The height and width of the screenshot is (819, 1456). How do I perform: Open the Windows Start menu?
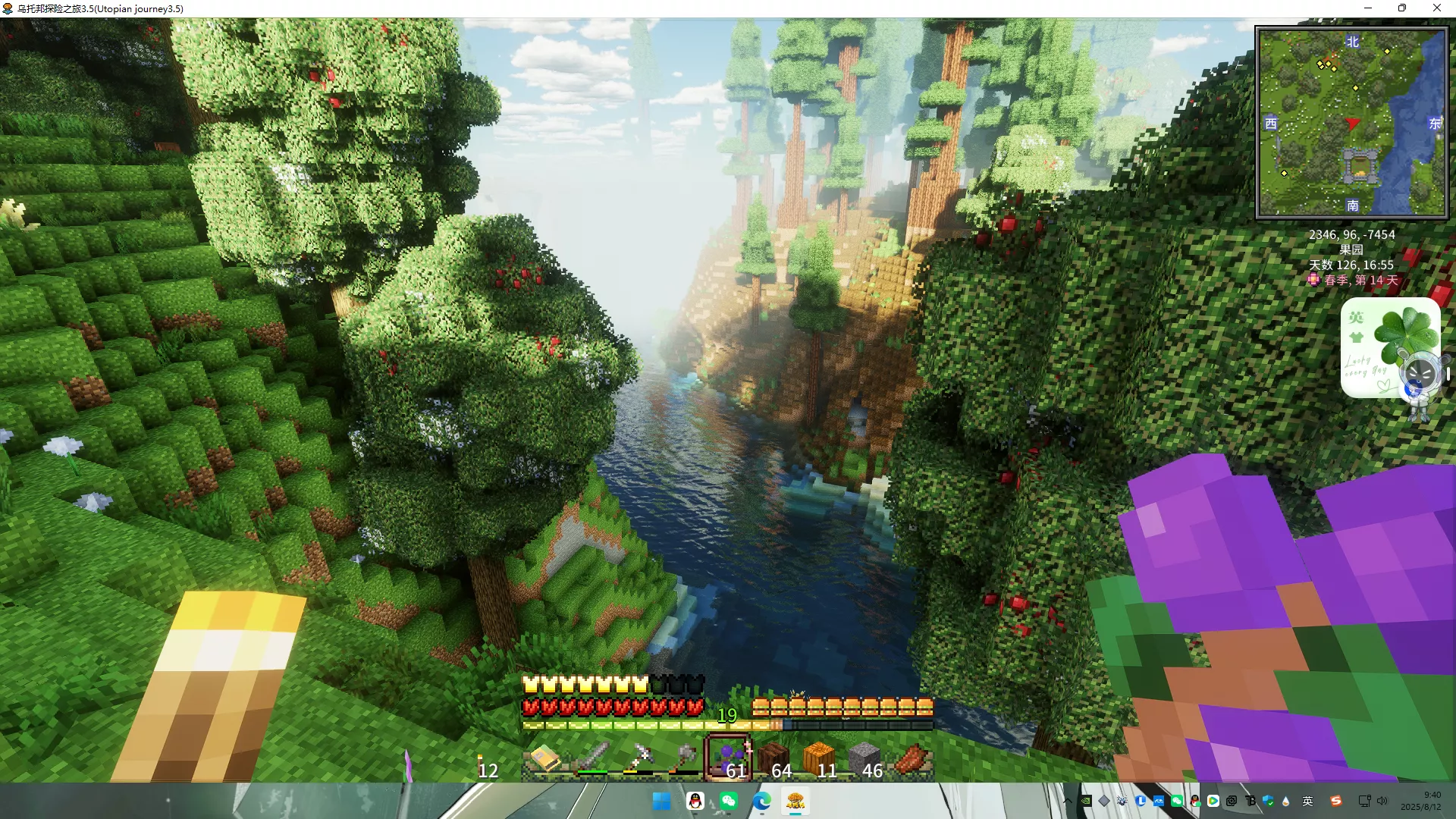[661, 801]
